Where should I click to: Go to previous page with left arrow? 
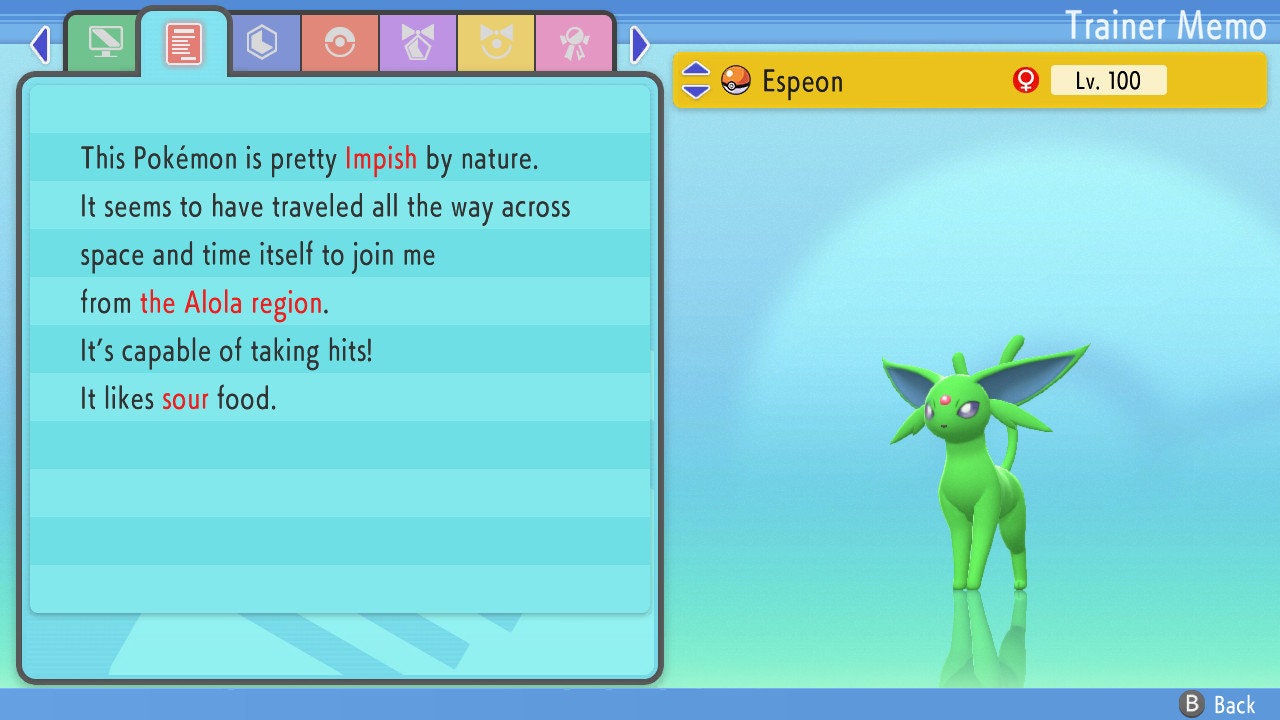tap(40, 44)
